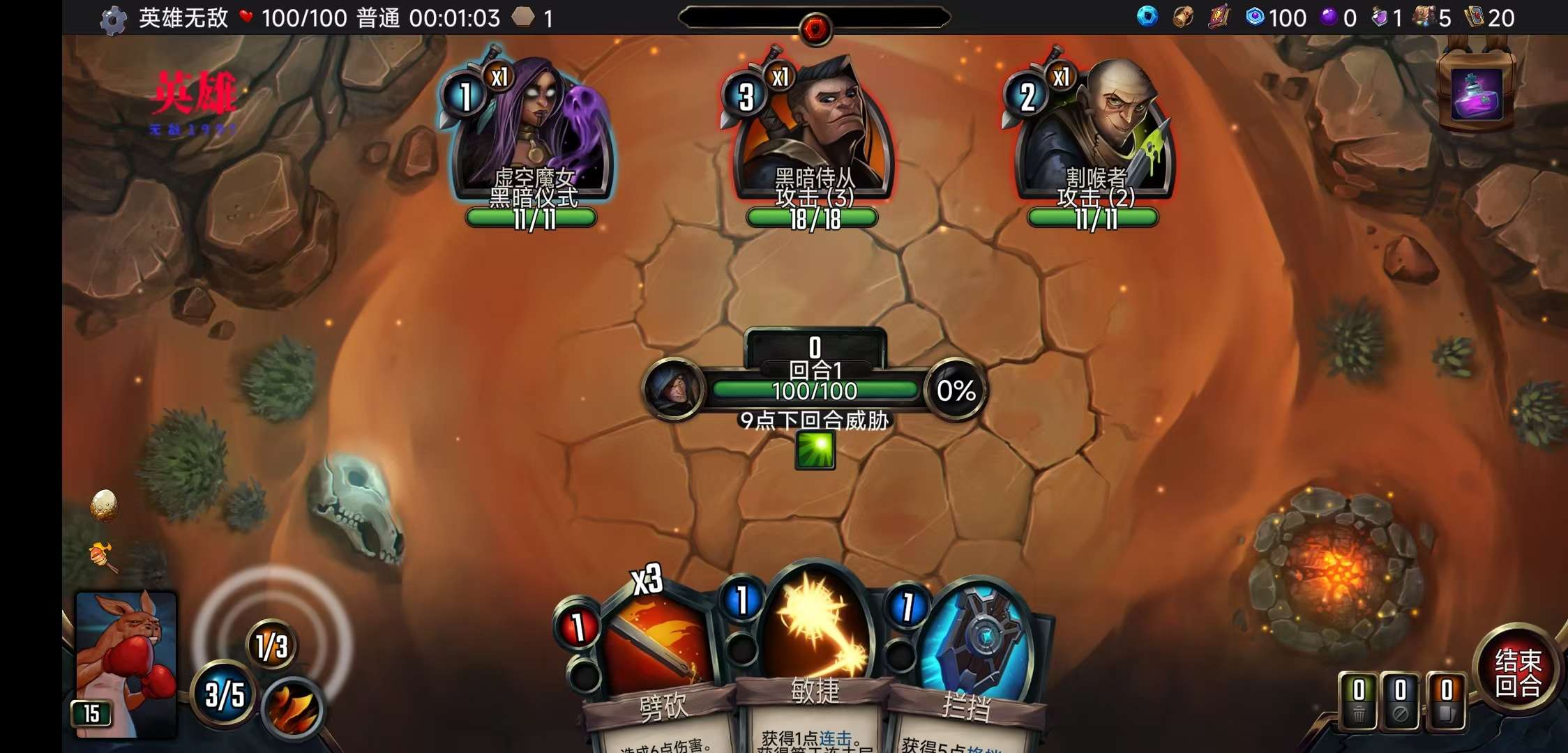Inspect the roasted drumstick relic
1568x753 pixels.
(103, 556)
